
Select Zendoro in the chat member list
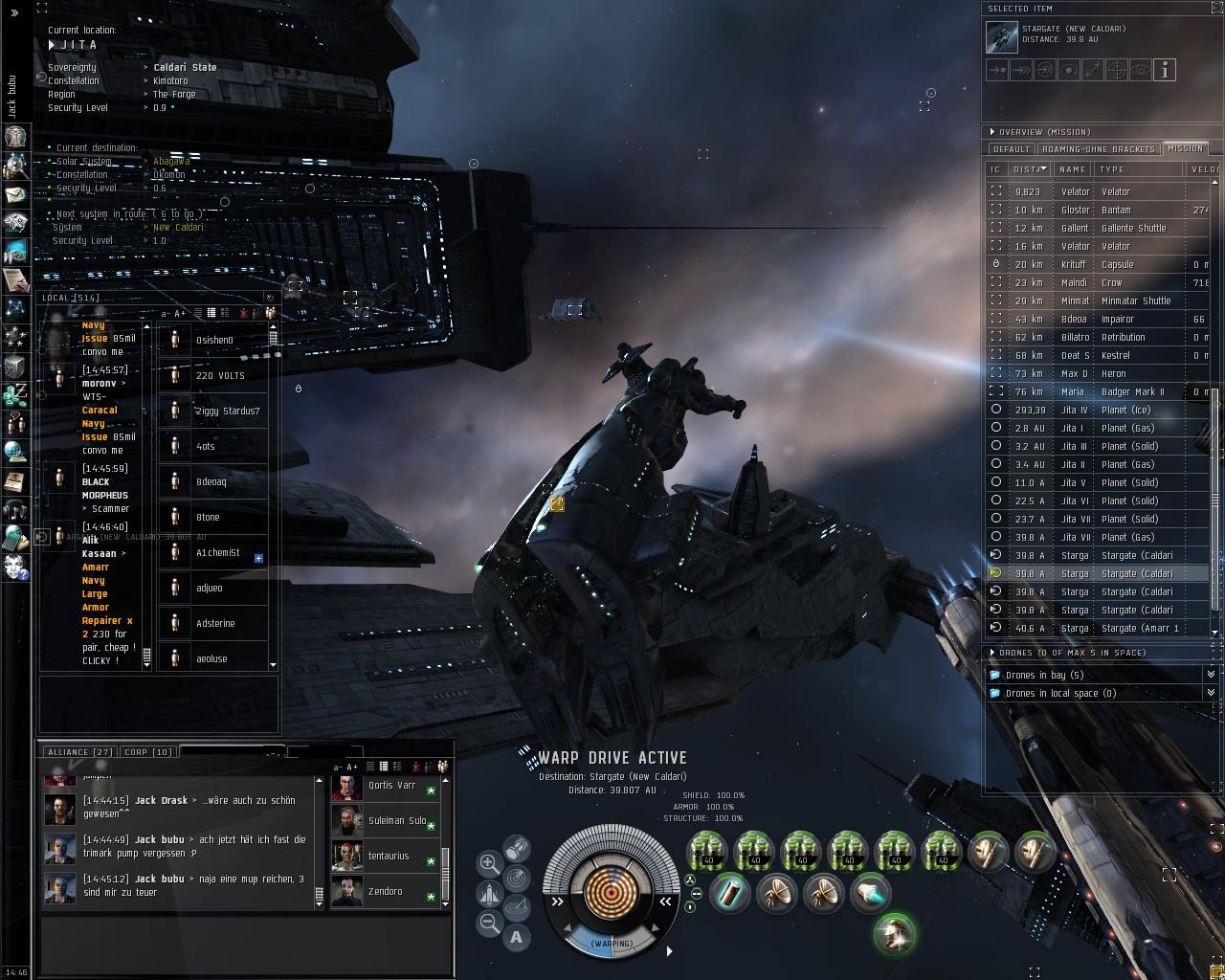385,891
